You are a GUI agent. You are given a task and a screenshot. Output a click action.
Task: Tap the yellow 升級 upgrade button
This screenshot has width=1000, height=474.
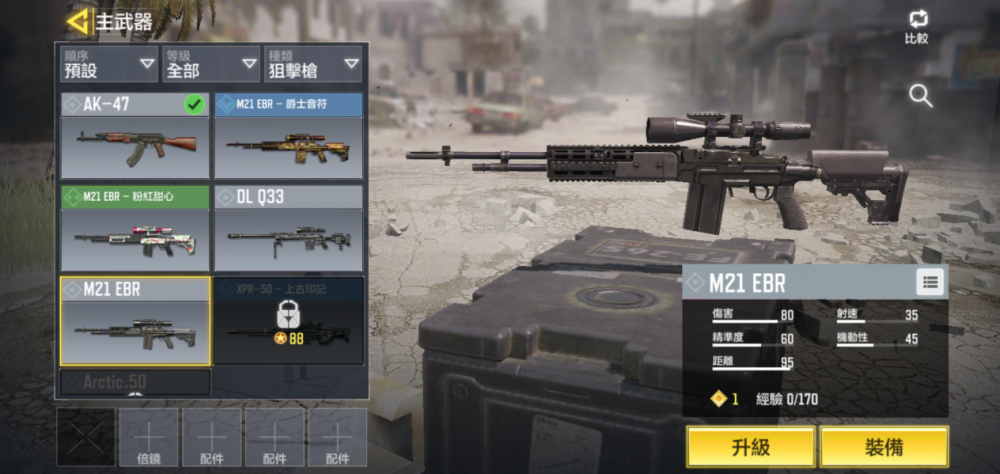coord(750,446)
